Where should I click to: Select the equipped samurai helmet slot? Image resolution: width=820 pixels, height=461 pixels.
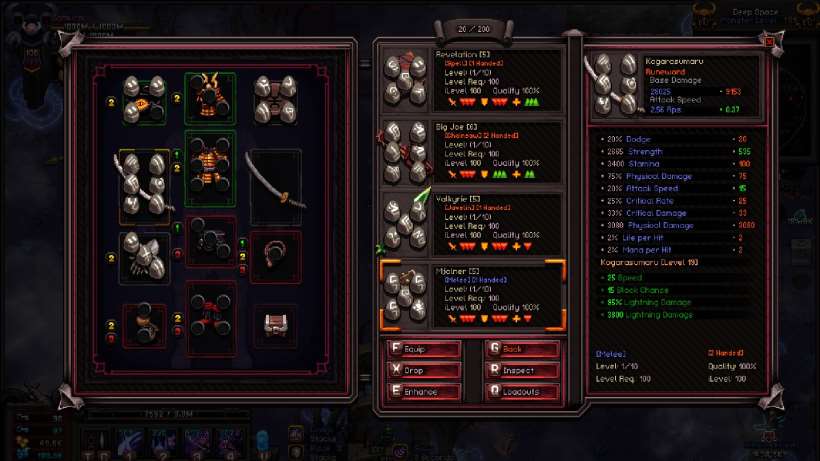(x=211, y=97)
